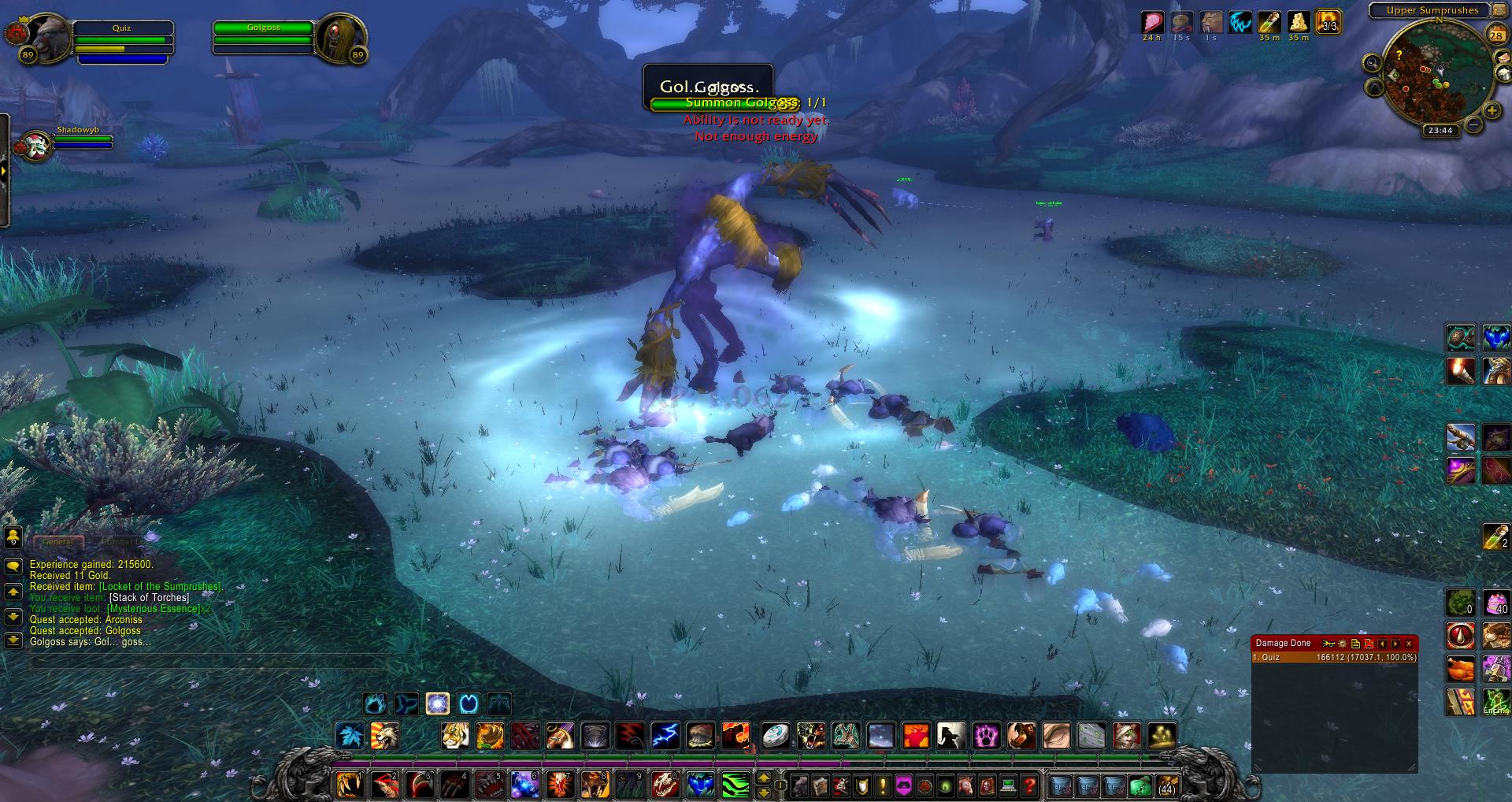The height and width of the screenshot is (802, 1512).
Task: Activate the blue lightning ability
Action: click(665, 736)
